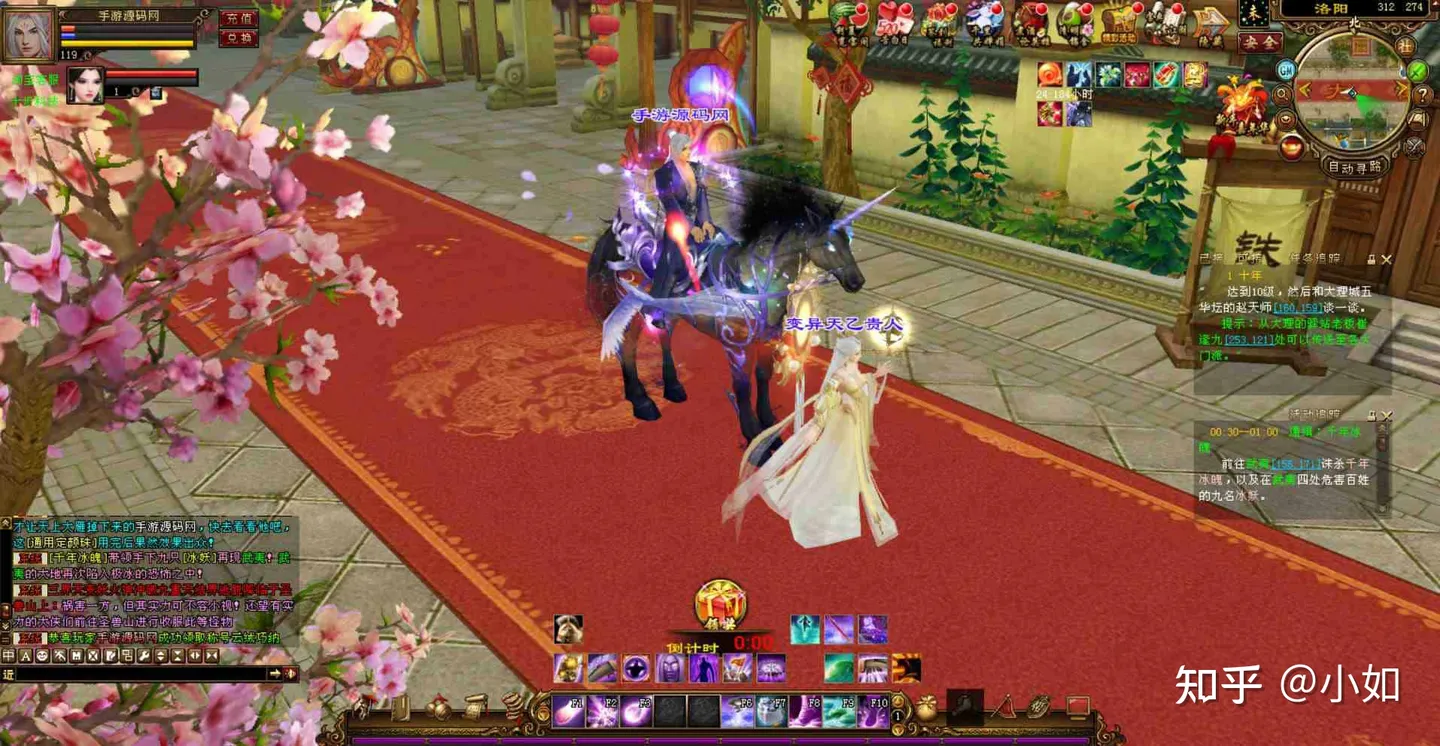Screen dimensions: 1440x746
Task: Claim the gift box reward above the countdown
Action: (721, 605)
